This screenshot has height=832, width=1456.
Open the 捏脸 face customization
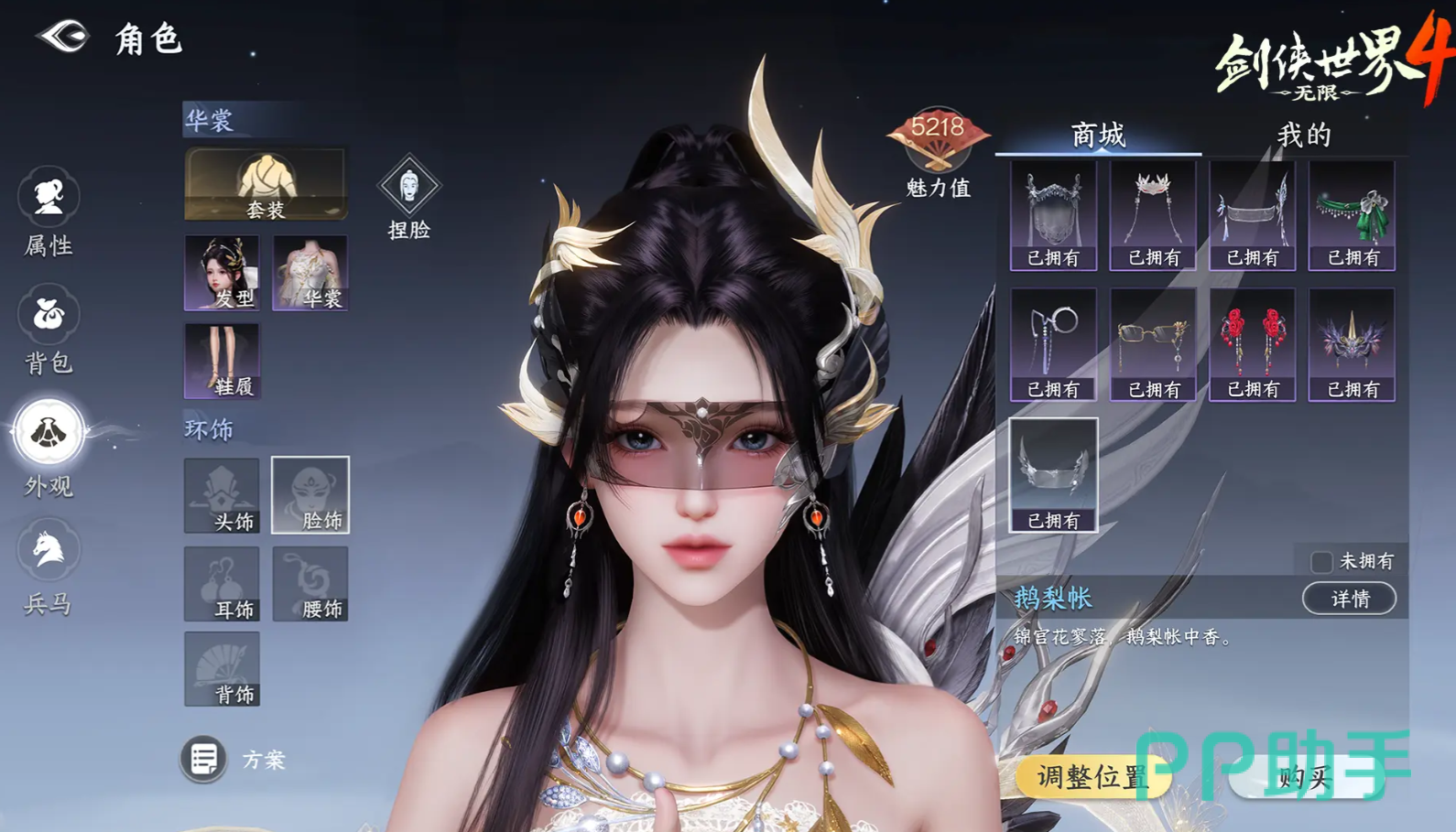click(x=408, y=198)
